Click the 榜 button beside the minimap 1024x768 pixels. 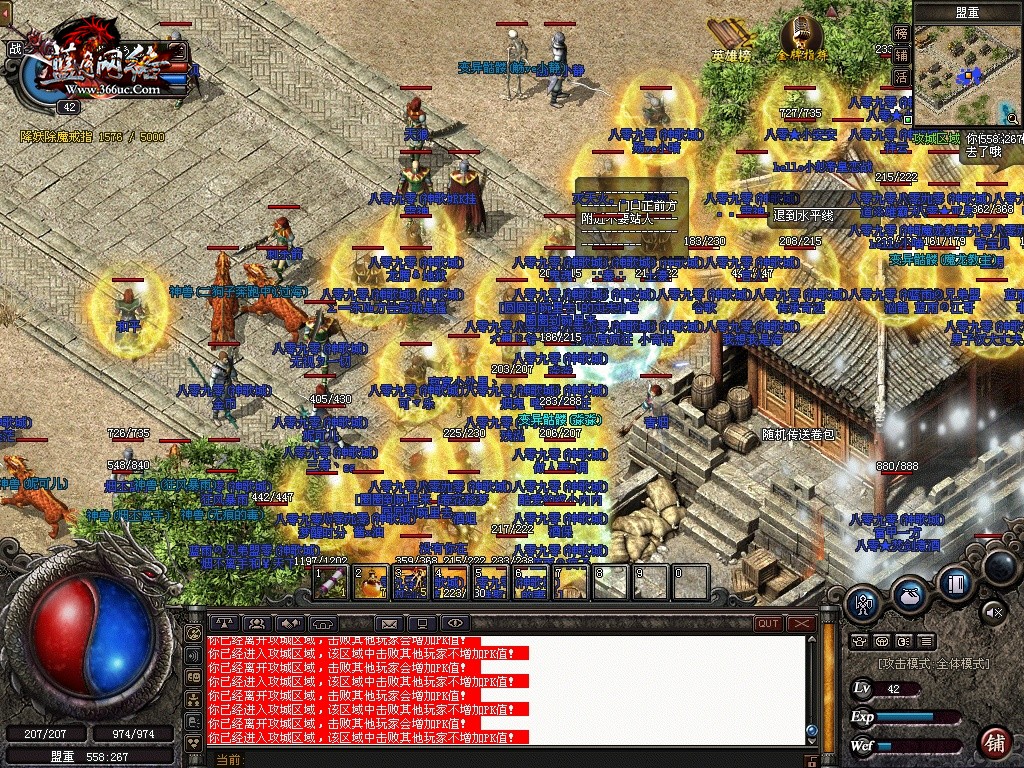coord(901,33)
